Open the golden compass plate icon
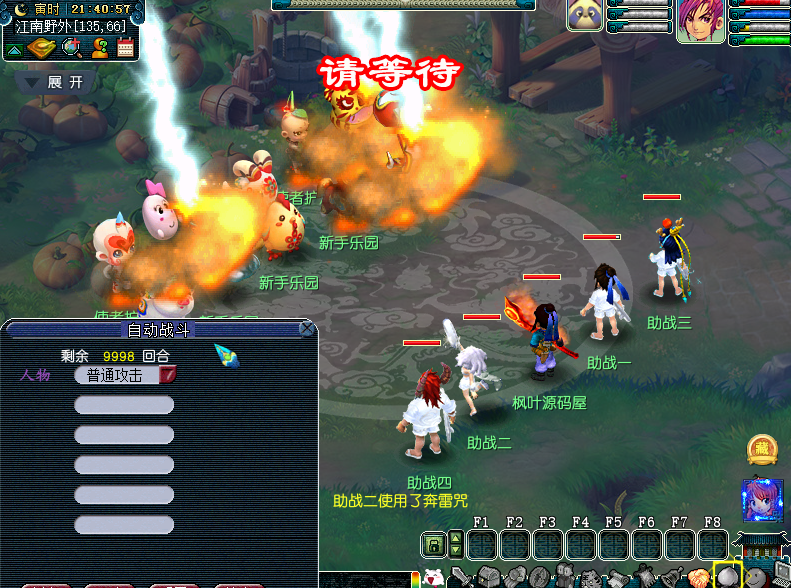Viewport: 791px width, 588px height. 42,47
